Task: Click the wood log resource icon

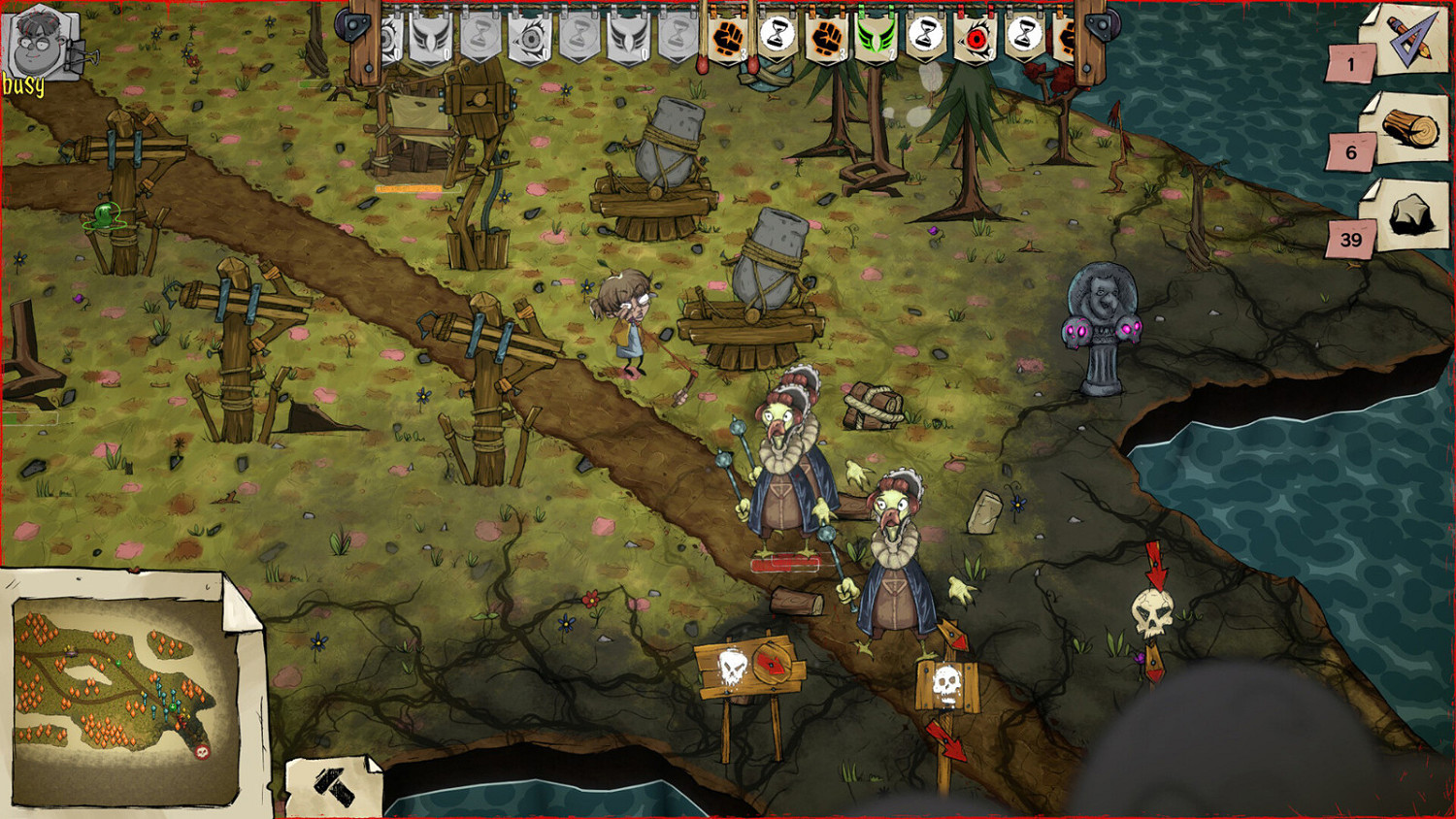Action: [x=1409, y=129]
